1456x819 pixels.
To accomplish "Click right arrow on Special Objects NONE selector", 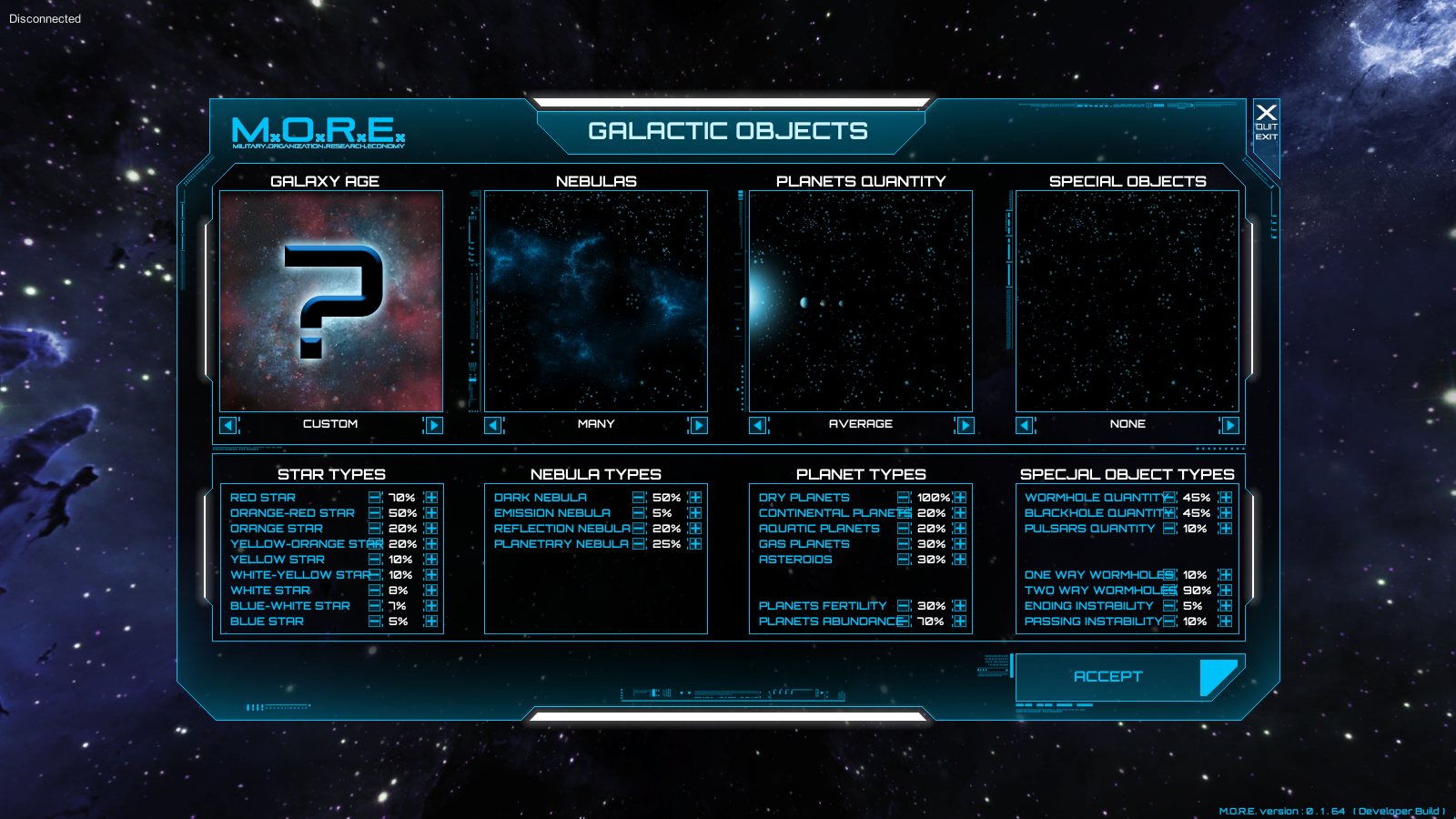I will [1228, 425].
